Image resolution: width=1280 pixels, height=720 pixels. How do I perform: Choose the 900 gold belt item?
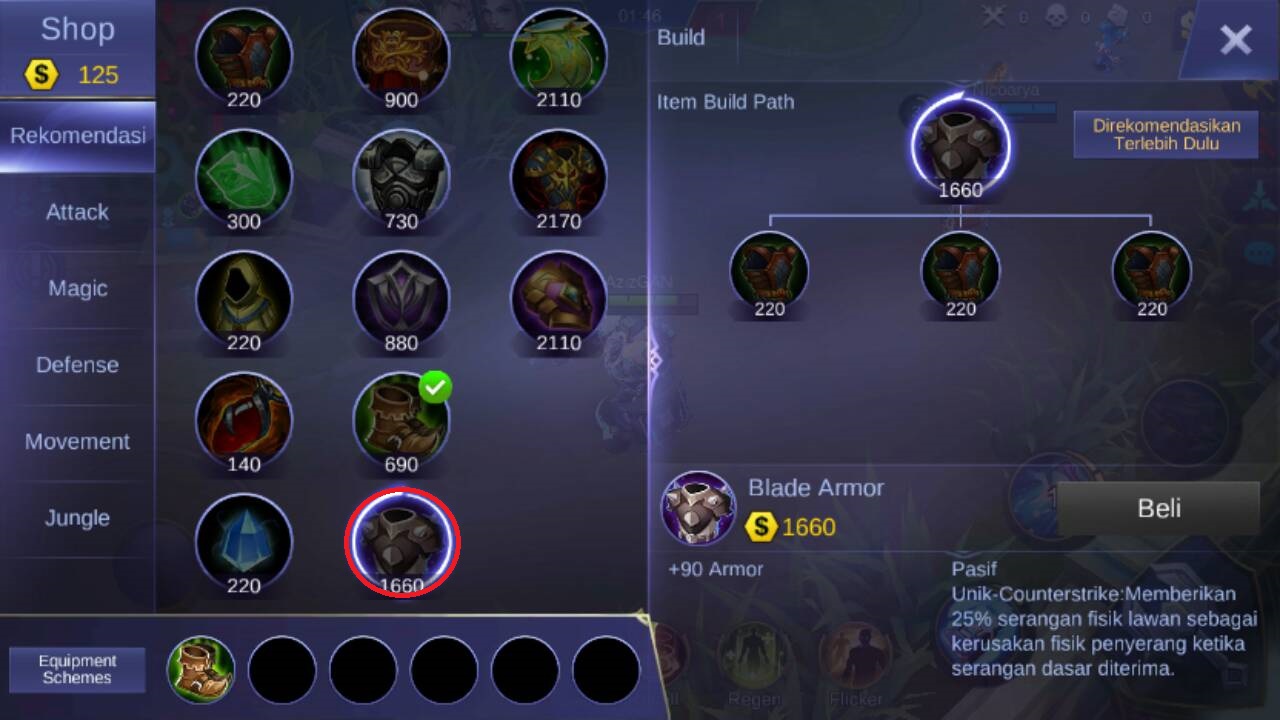click(402, 55)
